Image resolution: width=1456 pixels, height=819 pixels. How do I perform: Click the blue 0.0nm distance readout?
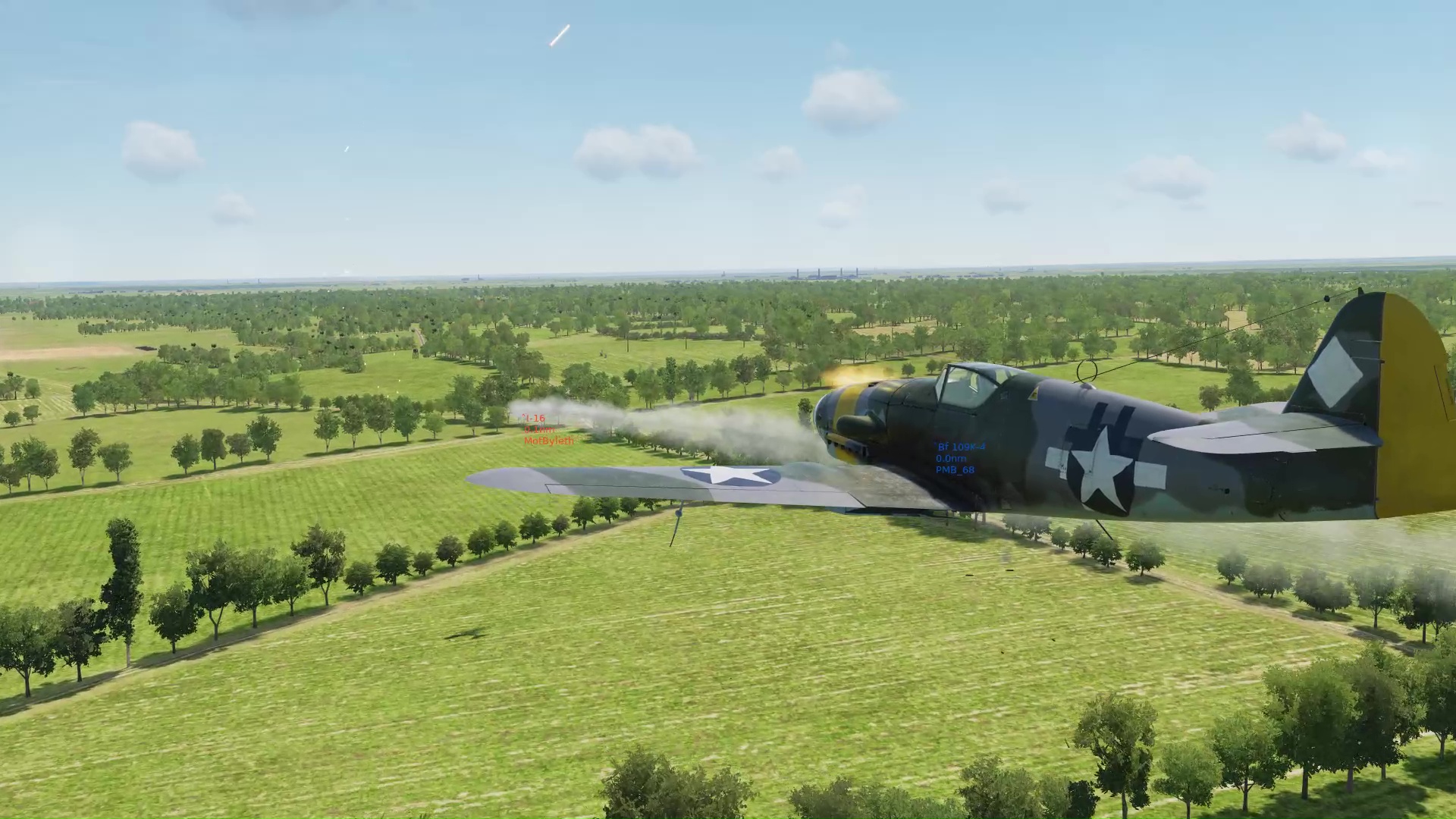tap(949, 460)
